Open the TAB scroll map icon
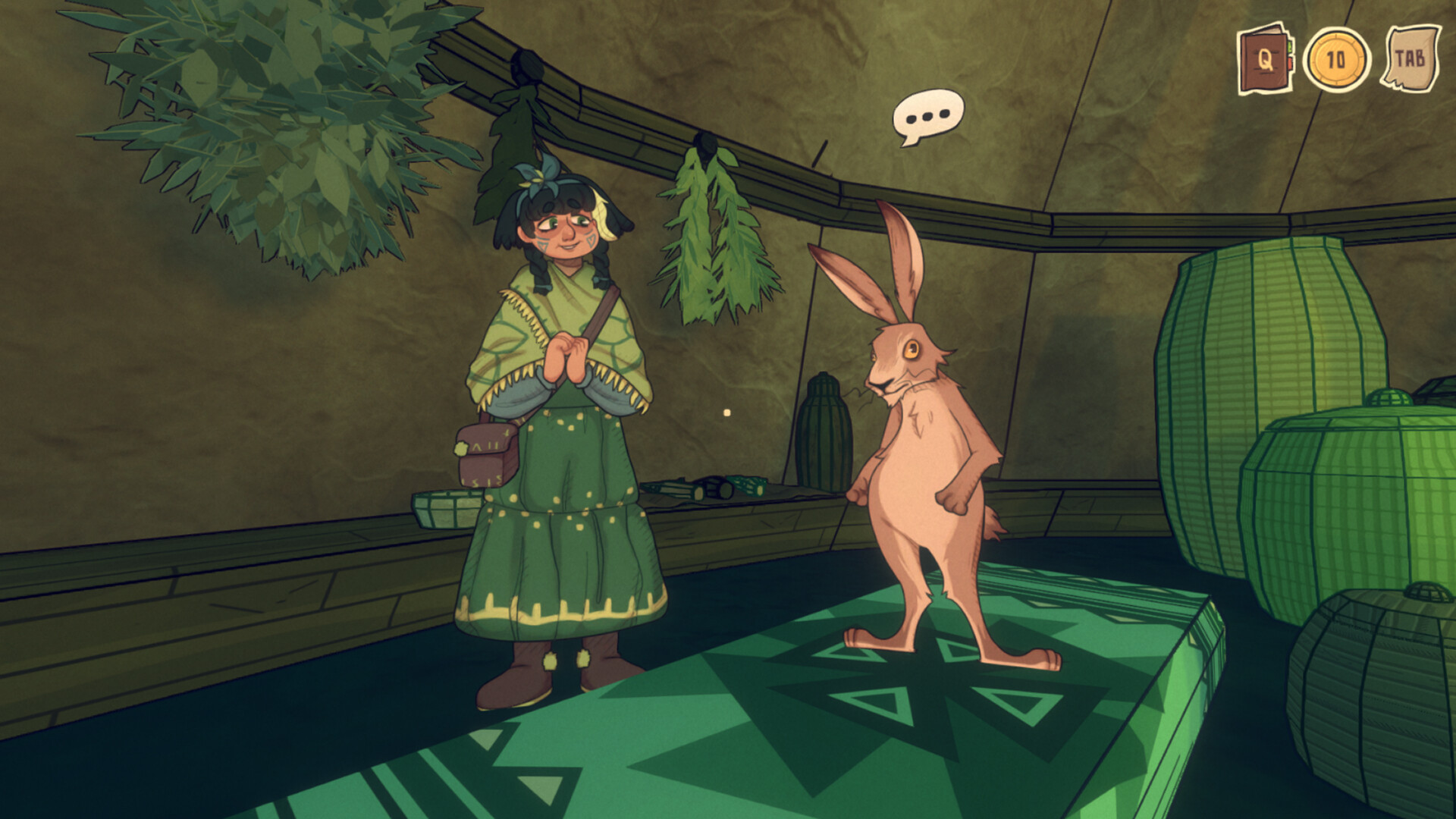 [x=1412, y=57]
